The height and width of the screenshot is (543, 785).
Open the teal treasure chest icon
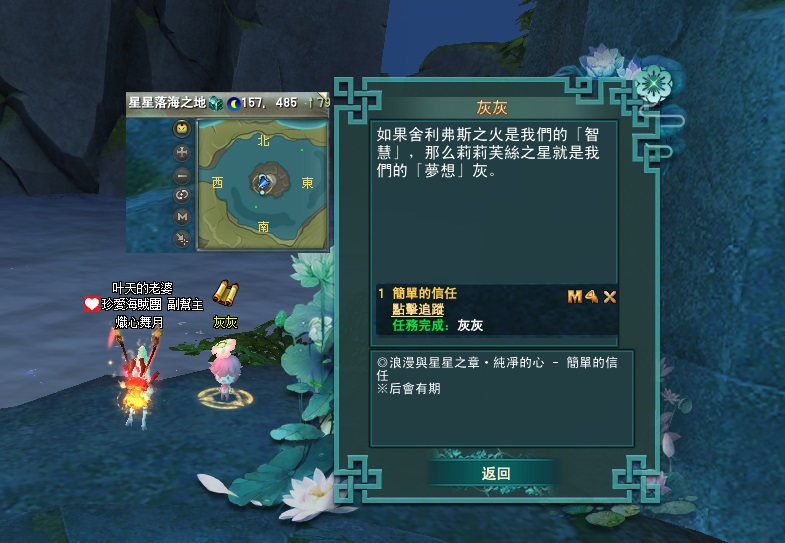click(214, 102)
